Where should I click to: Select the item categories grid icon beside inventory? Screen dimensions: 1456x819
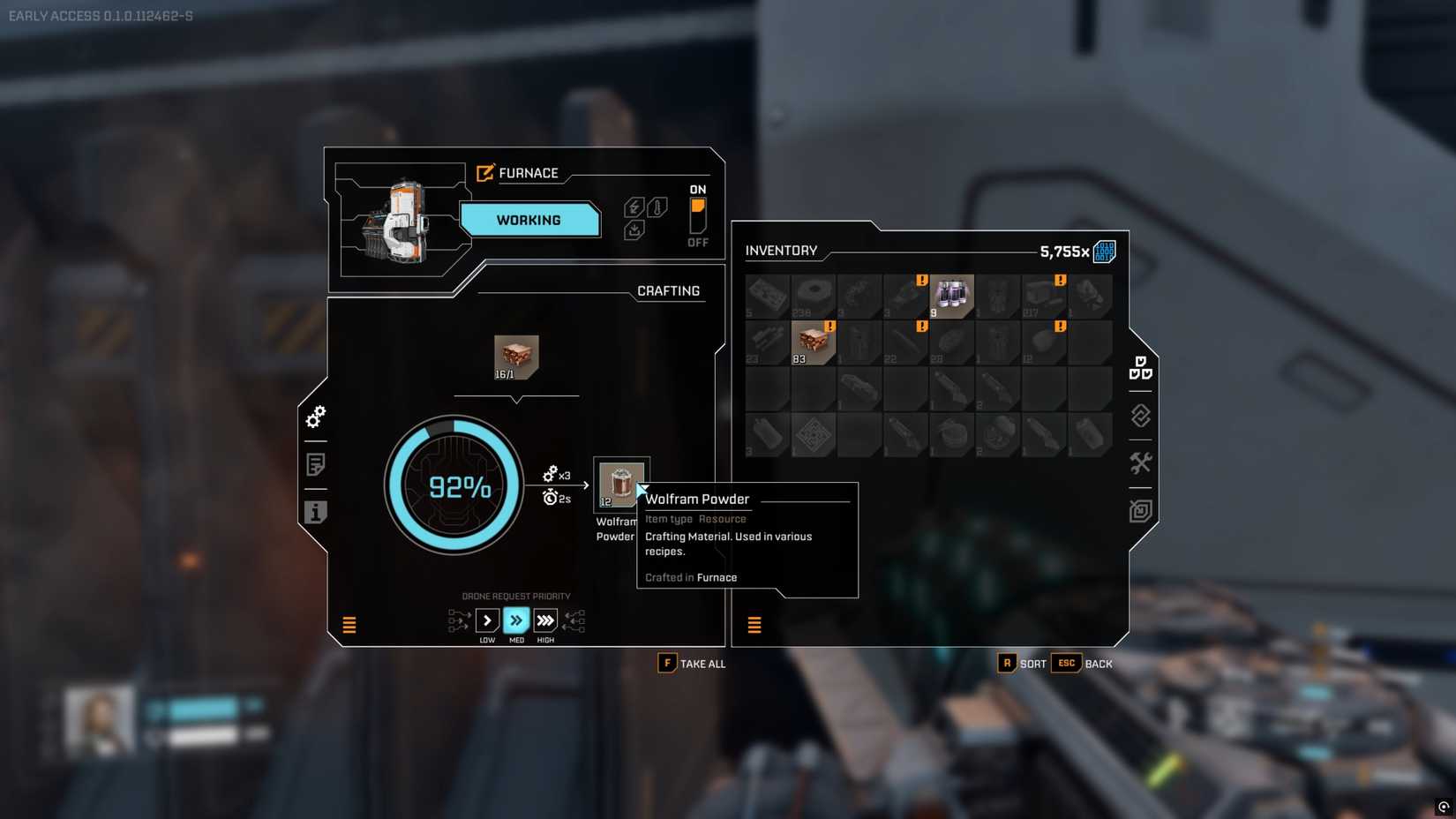[1141, 368]
